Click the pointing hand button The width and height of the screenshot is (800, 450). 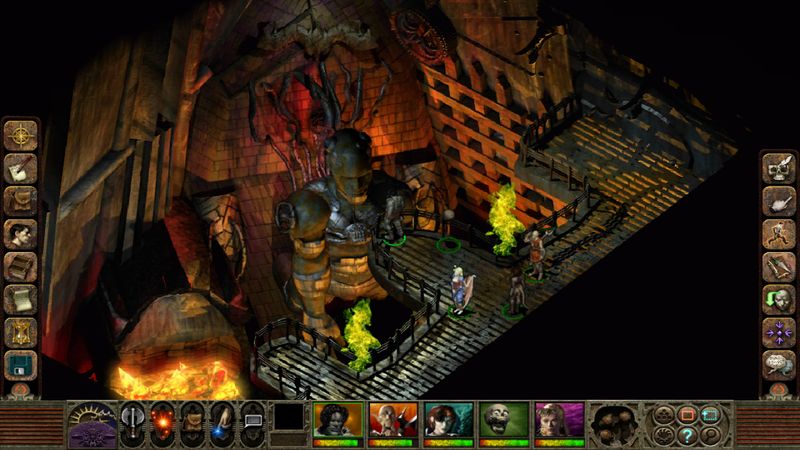778,201
